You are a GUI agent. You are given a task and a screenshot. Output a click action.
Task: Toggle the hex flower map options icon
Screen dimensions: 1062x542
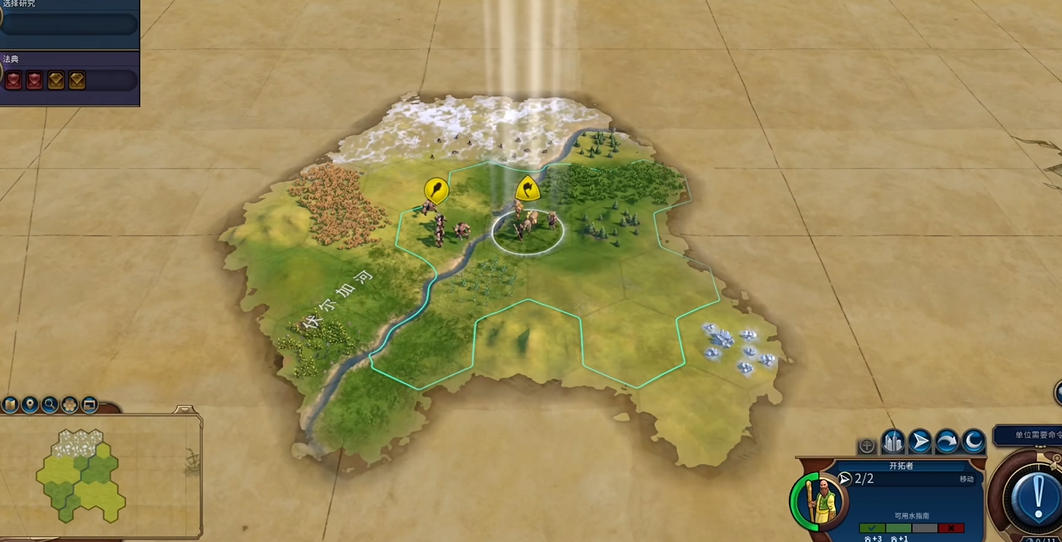point(70,405)
